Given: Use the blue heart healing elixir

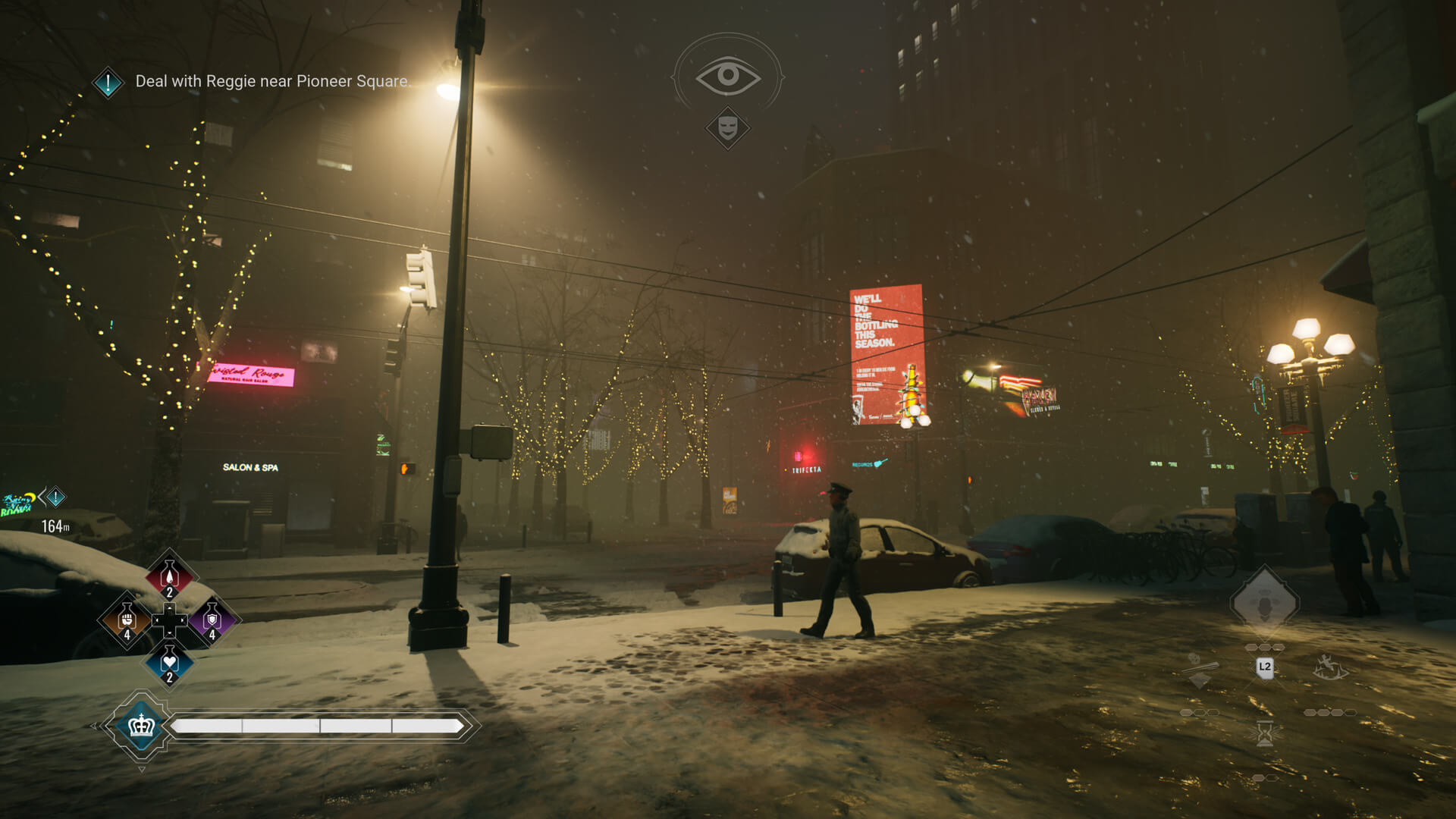Looking at the screenshot, I should point(169,662).
